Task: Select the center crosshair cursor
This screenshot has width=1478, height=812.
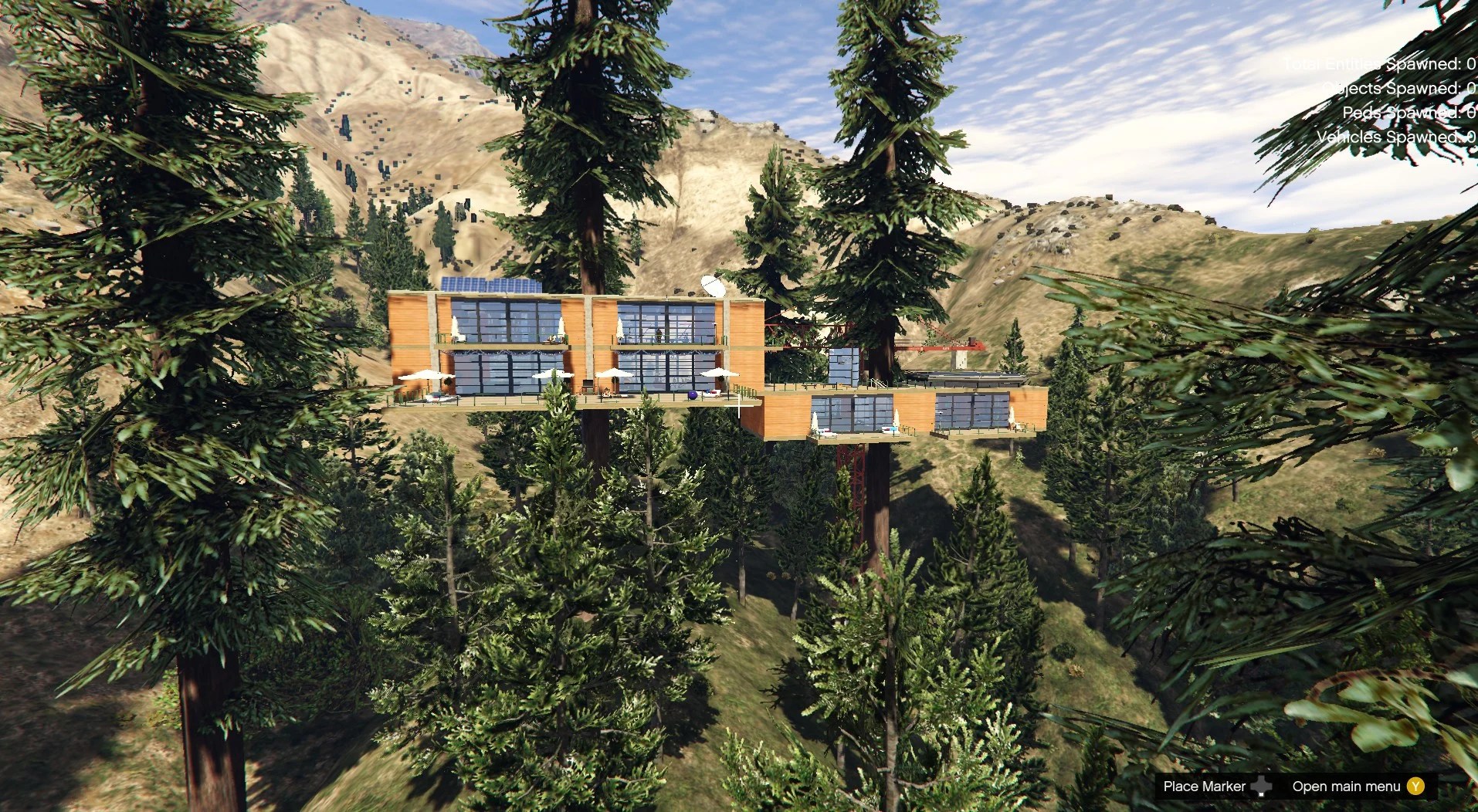Action: (740, 405)
